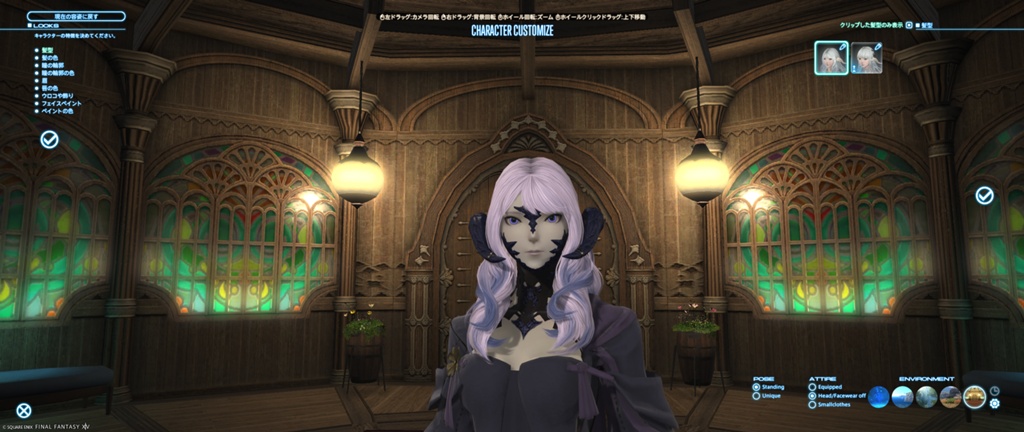Select the 唇の色 lip color entry
Image resolution: width=1024 pixels, height=432 pixels.
[x=49, y=88]
